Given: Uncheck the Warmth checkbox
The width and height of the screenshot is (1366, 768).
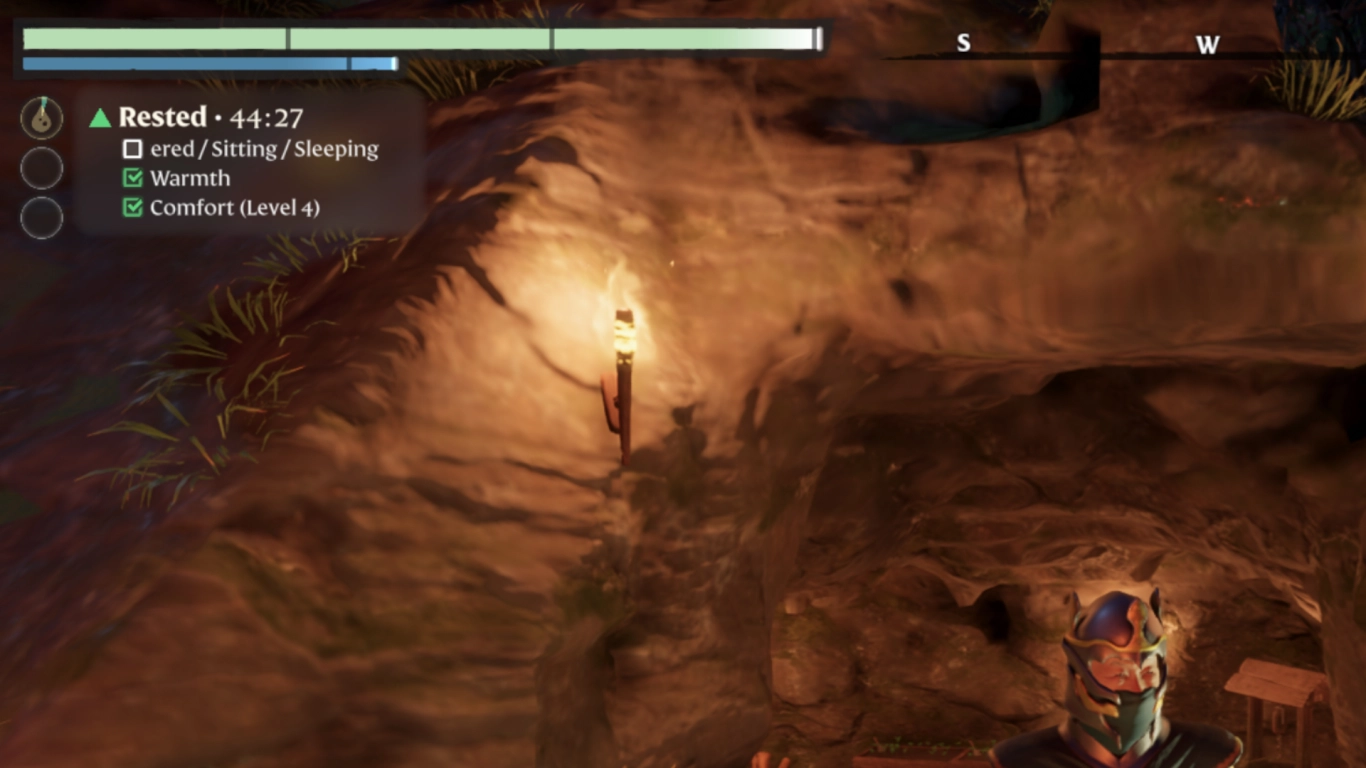Looking at the screenshot, I should click(131, 178).
